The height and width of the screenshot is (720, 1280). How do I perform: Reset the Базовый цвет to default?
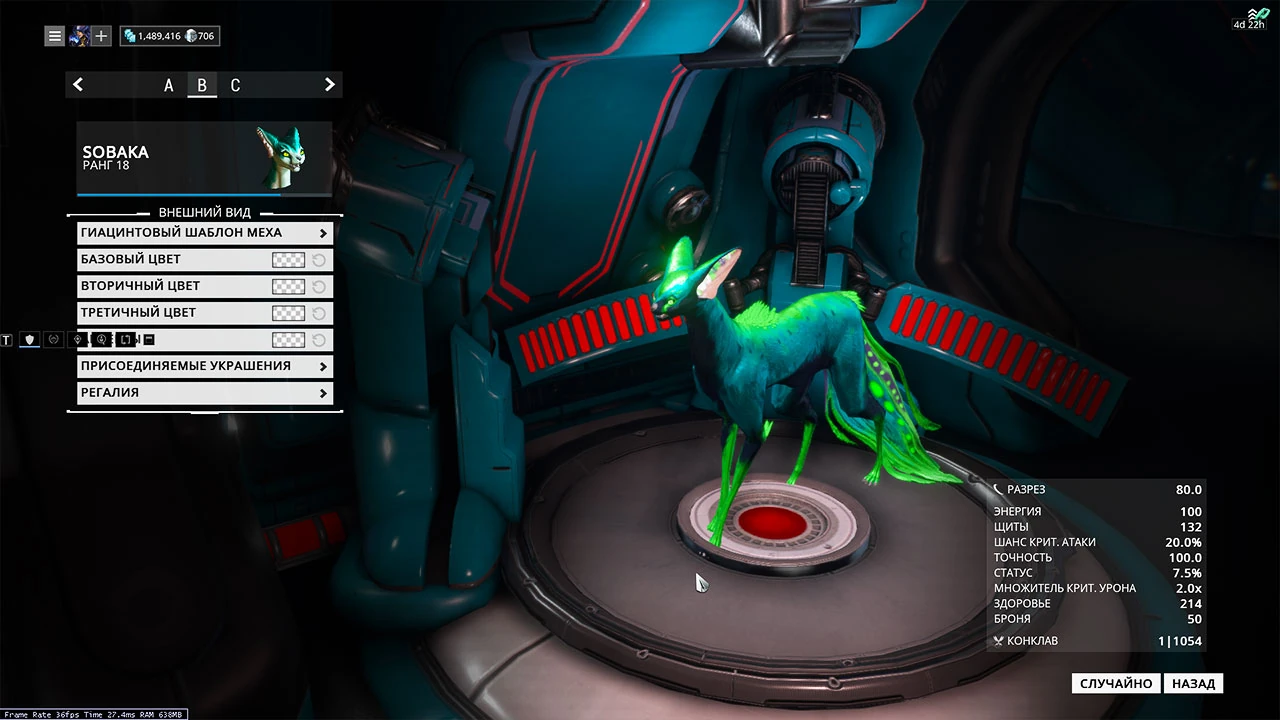pos(319,260)
